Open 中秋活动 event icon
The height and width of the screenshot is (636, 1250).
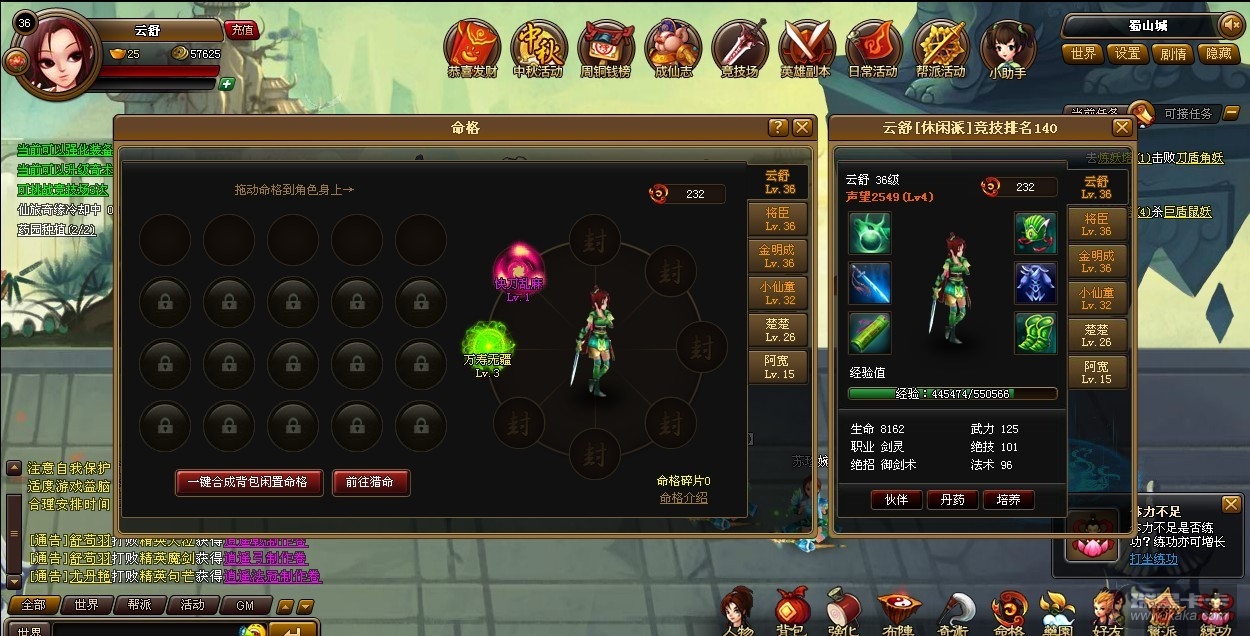point(538,46)
